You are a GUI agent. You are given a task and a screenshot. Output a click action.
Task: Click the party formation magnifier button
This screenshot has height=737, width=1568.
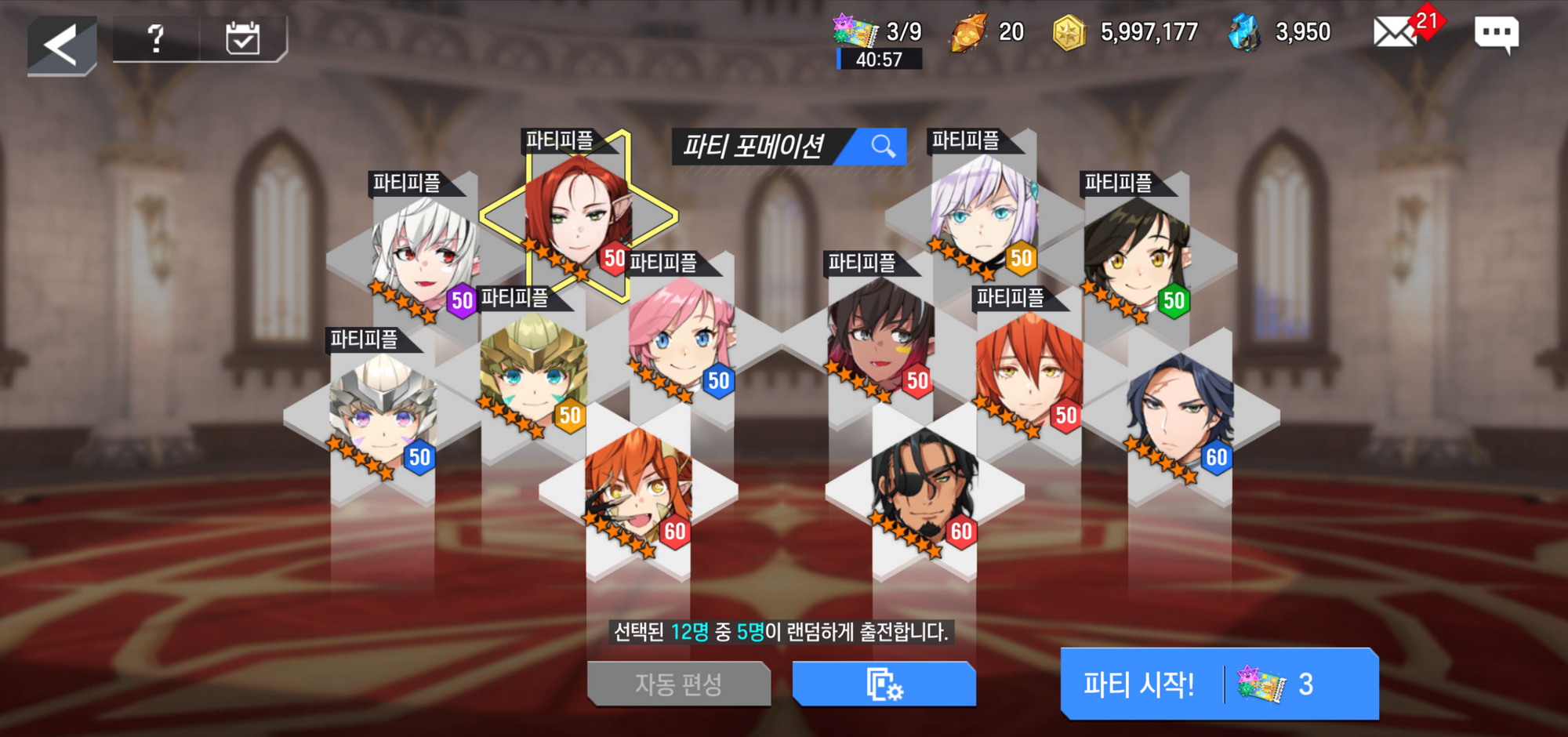882,147
